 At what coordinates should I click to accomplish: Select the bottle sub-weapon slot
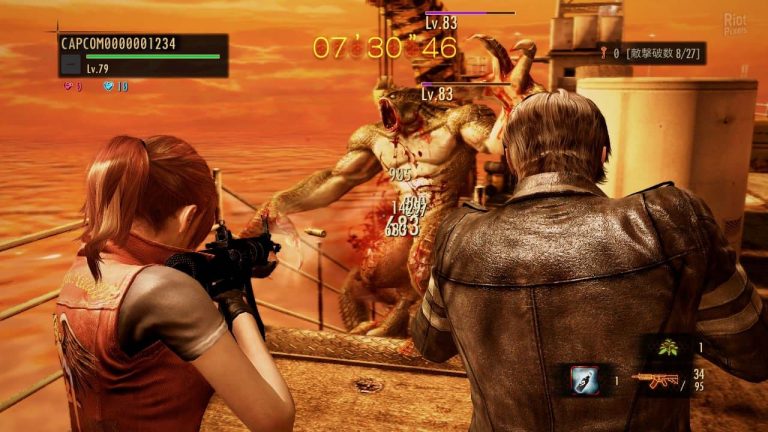[583, 379]
